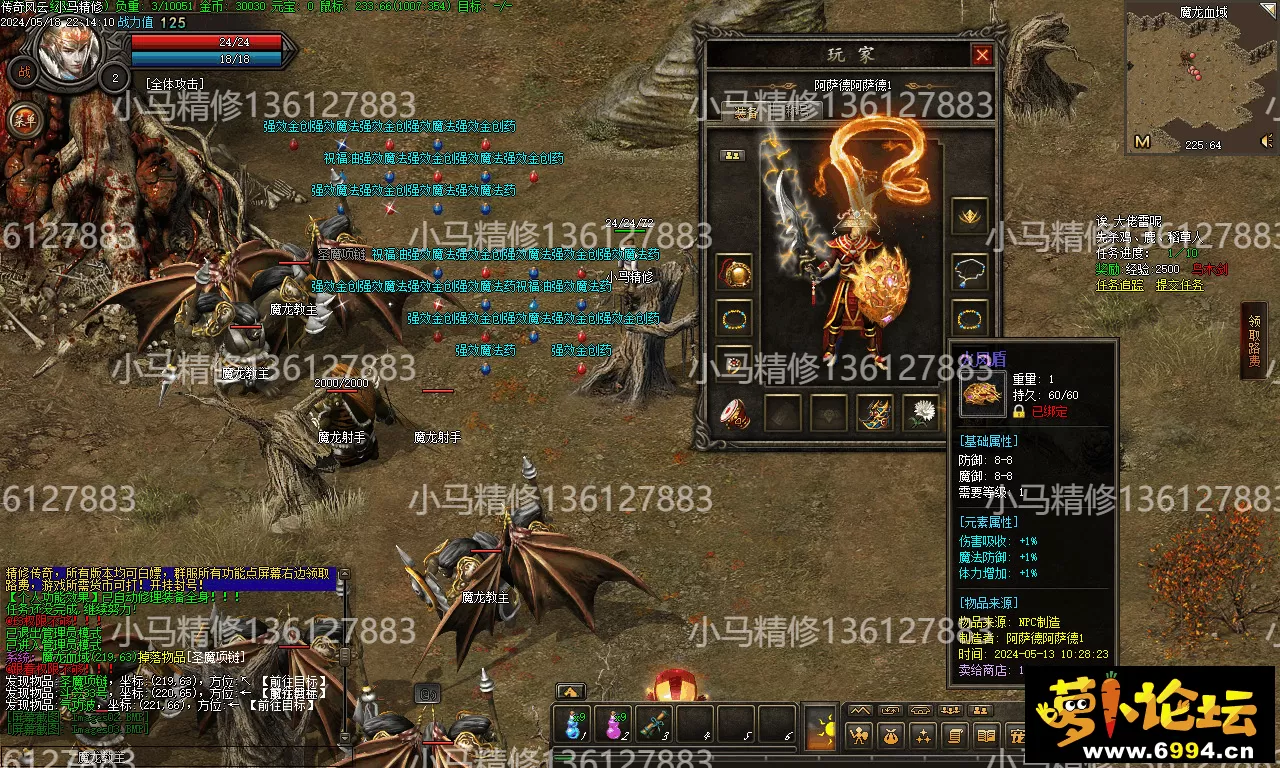Open the character sheet warrior icon
1280x768 pixels.
pos(858,737)
